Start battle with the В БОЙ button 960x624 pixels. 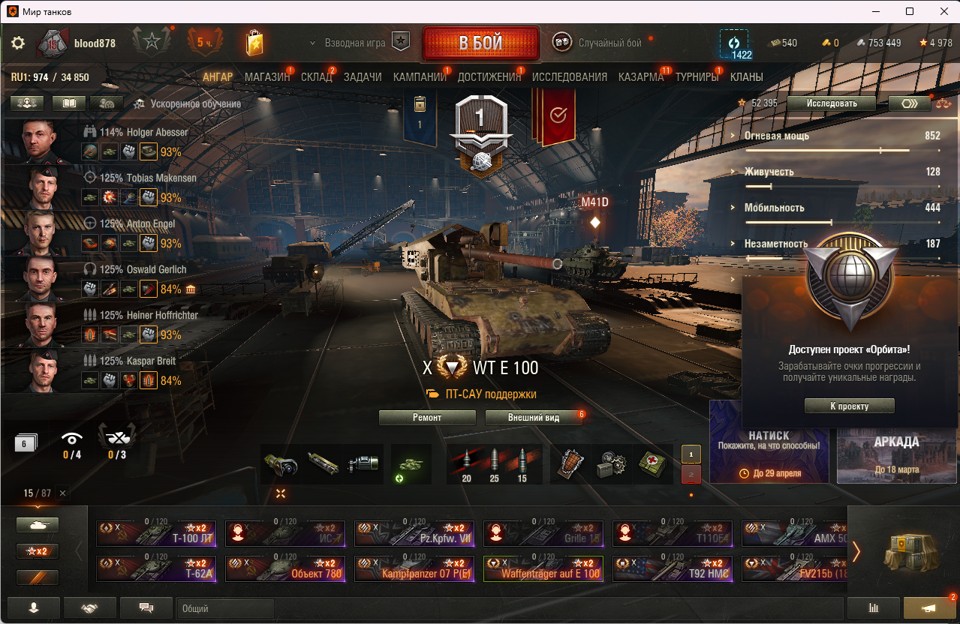pos(480,43)
